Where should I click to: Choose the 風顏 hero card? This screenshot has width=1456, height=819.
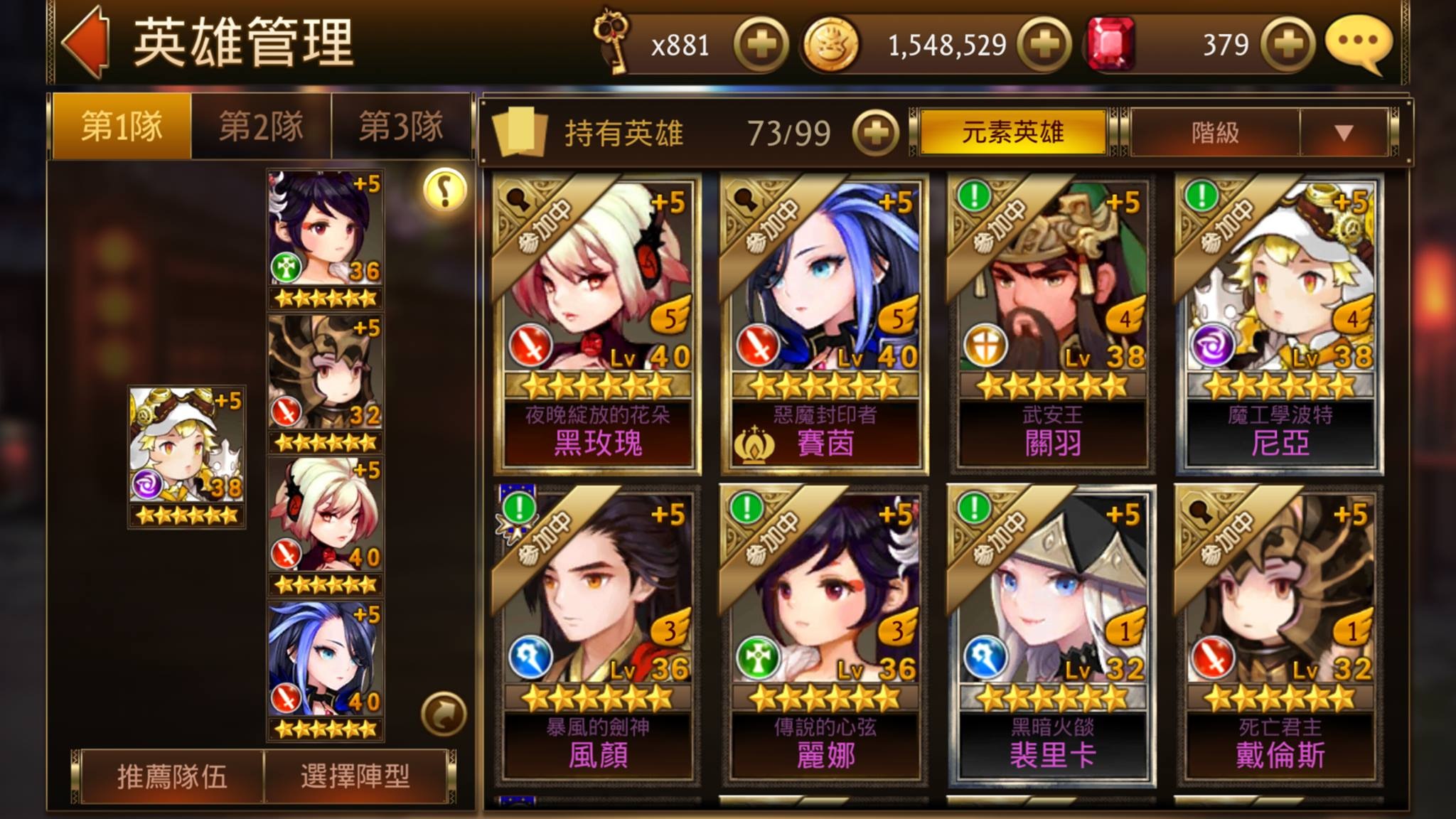pyautogui.click(x=597, y=636)
